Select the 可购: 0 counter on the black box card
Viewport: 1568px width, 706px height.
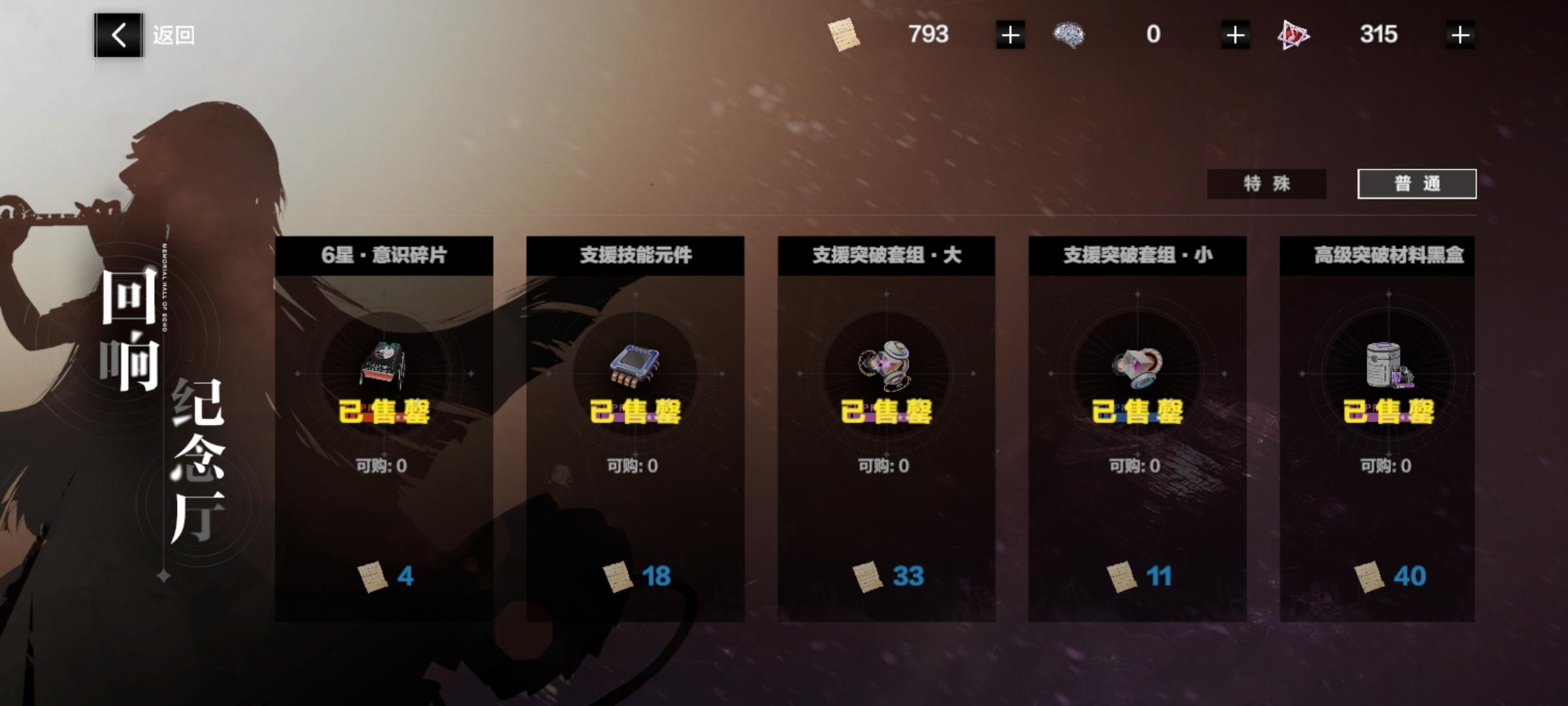pos(1386,465)
